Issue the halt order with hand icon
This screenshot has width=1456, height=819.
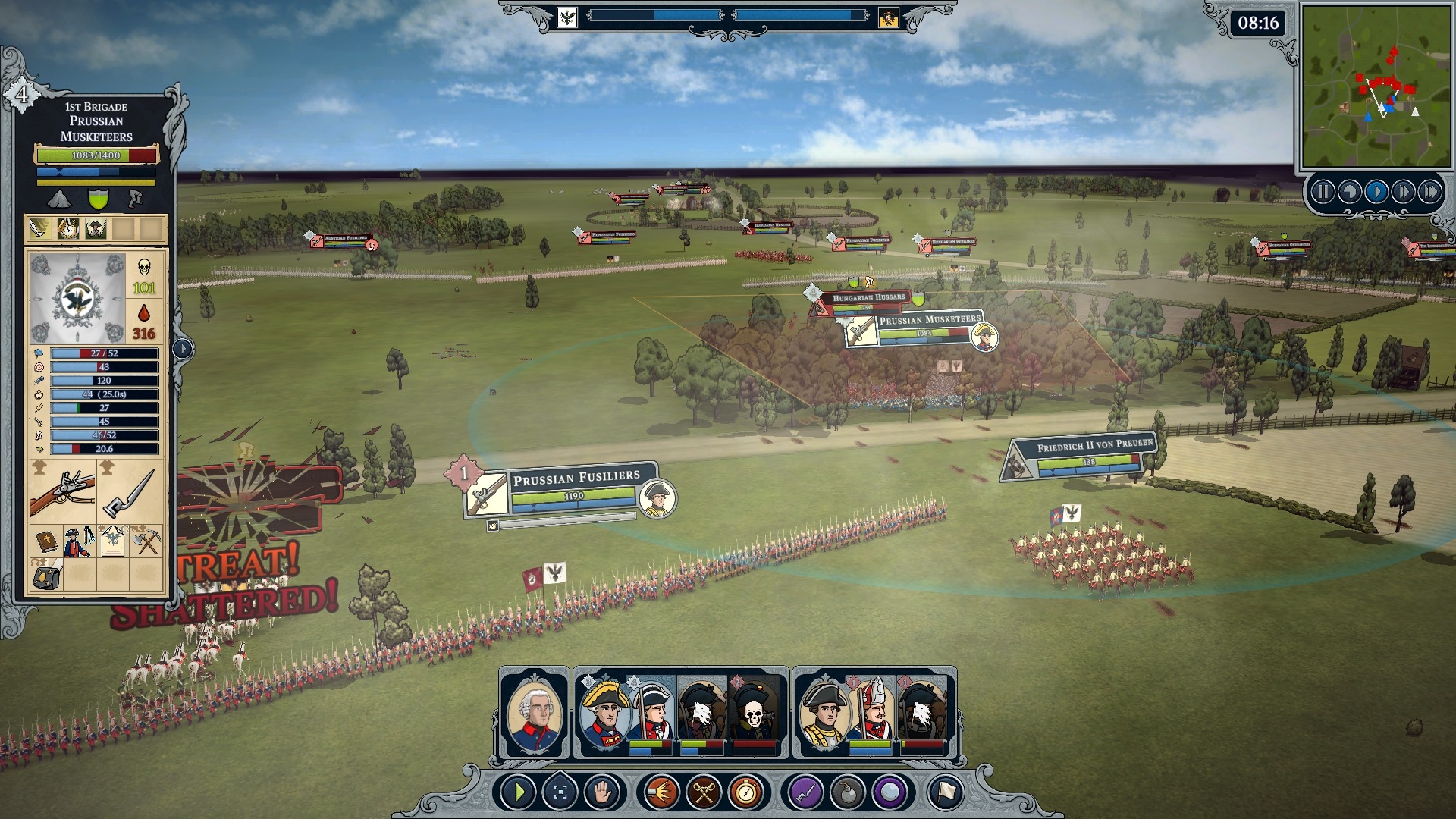coord(603,793)
